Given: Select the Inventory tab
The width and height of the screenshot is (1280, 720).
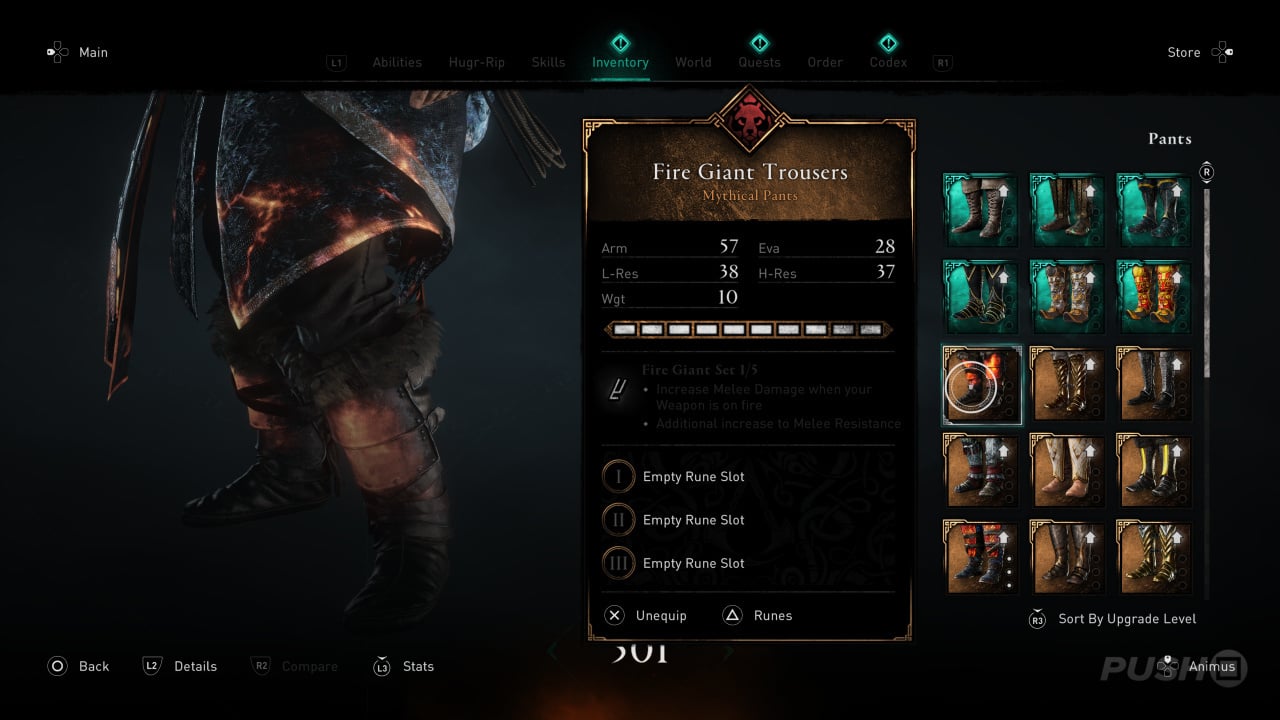Looking at the screenshot, I should coord(620,62).
